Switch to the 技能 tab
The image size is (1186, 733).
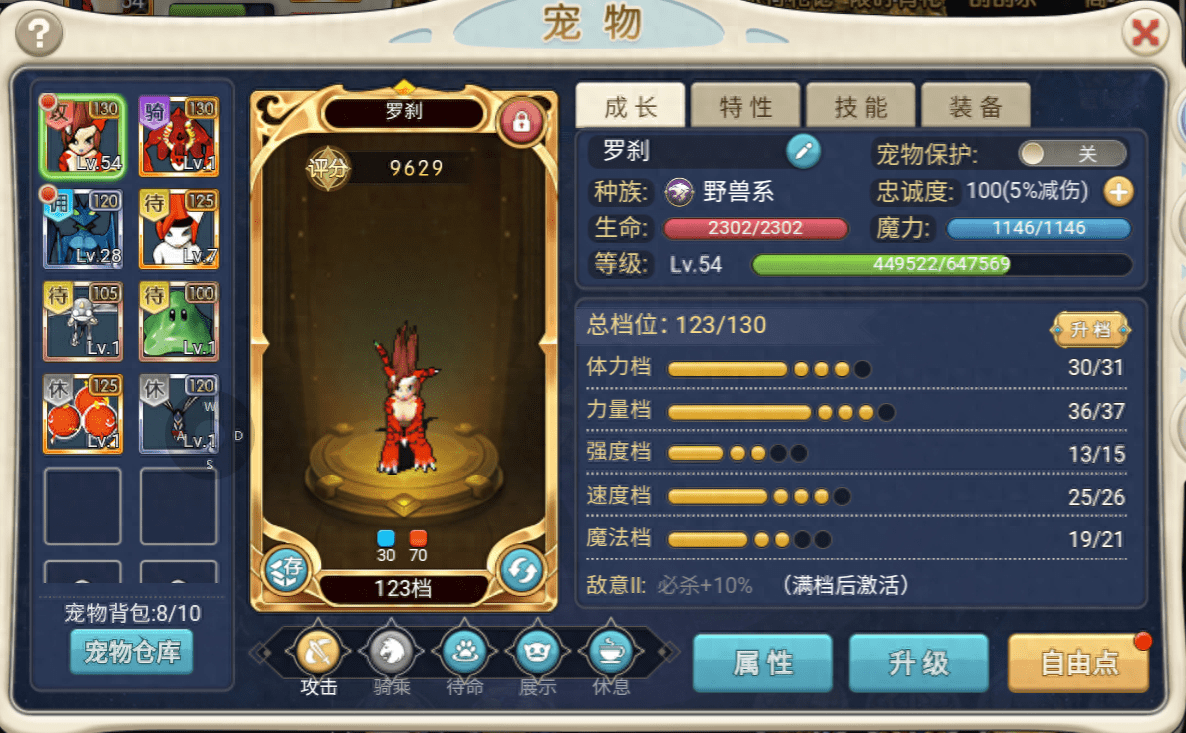(x=861, y=106)
